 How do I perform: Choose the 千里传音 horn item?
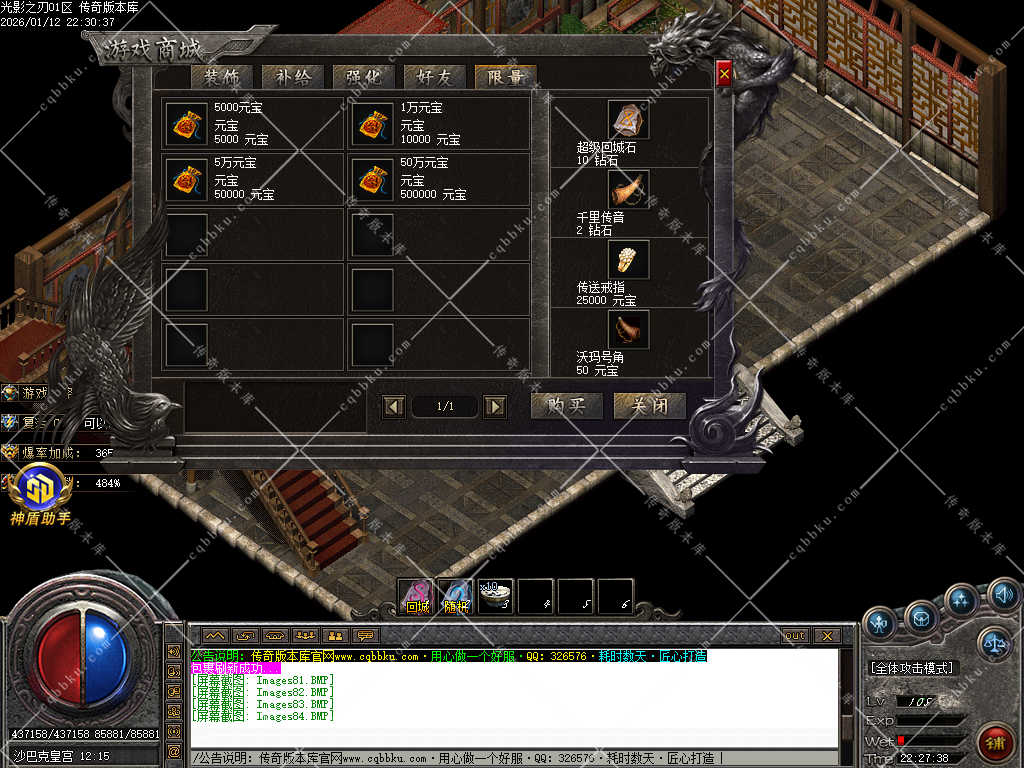(629, 189)
